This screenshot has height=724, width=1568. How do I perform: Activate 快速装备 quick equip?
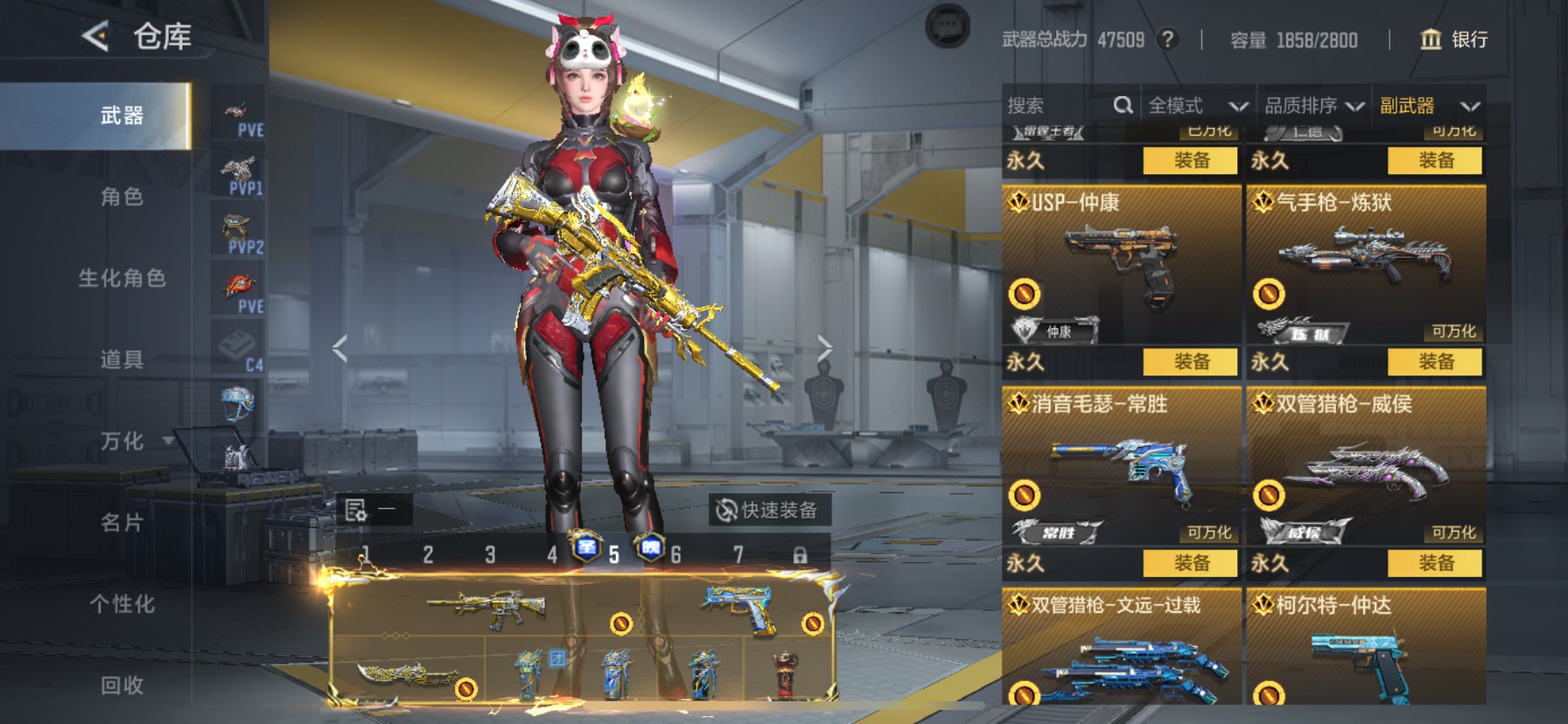click(x=767, y=510)
